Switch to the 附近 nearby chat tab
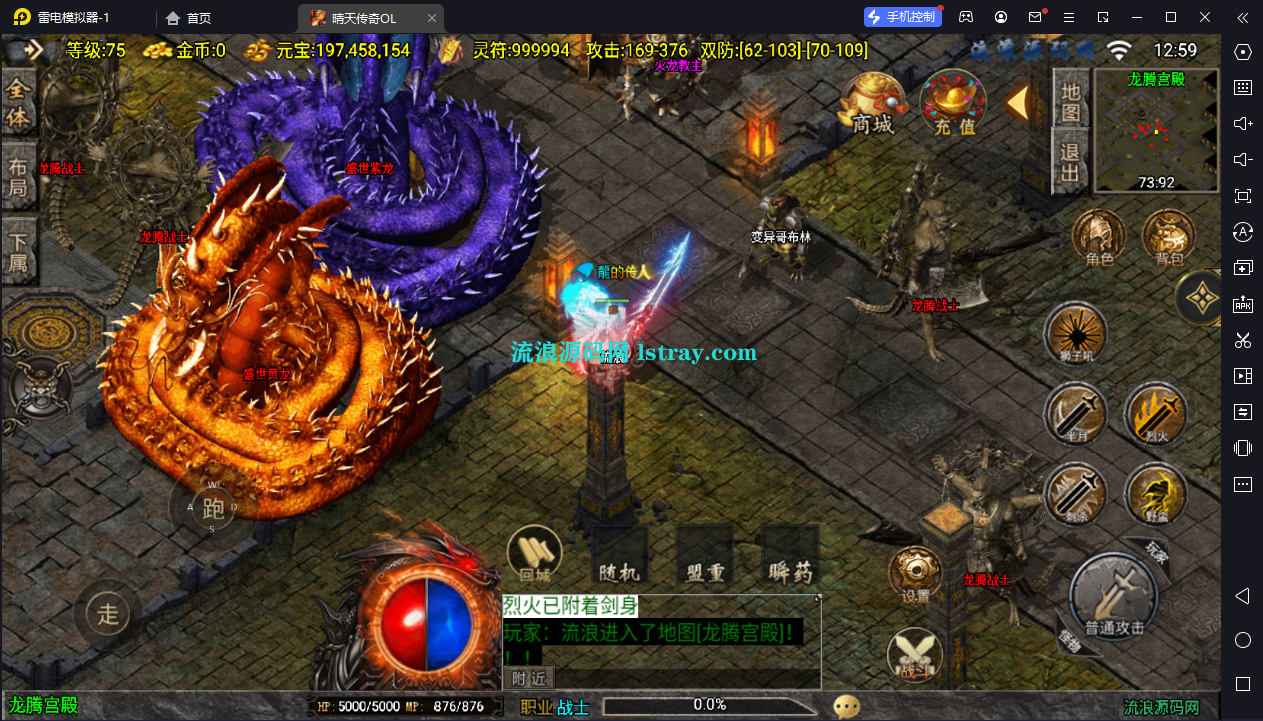1263x721 pixels. 529,678
